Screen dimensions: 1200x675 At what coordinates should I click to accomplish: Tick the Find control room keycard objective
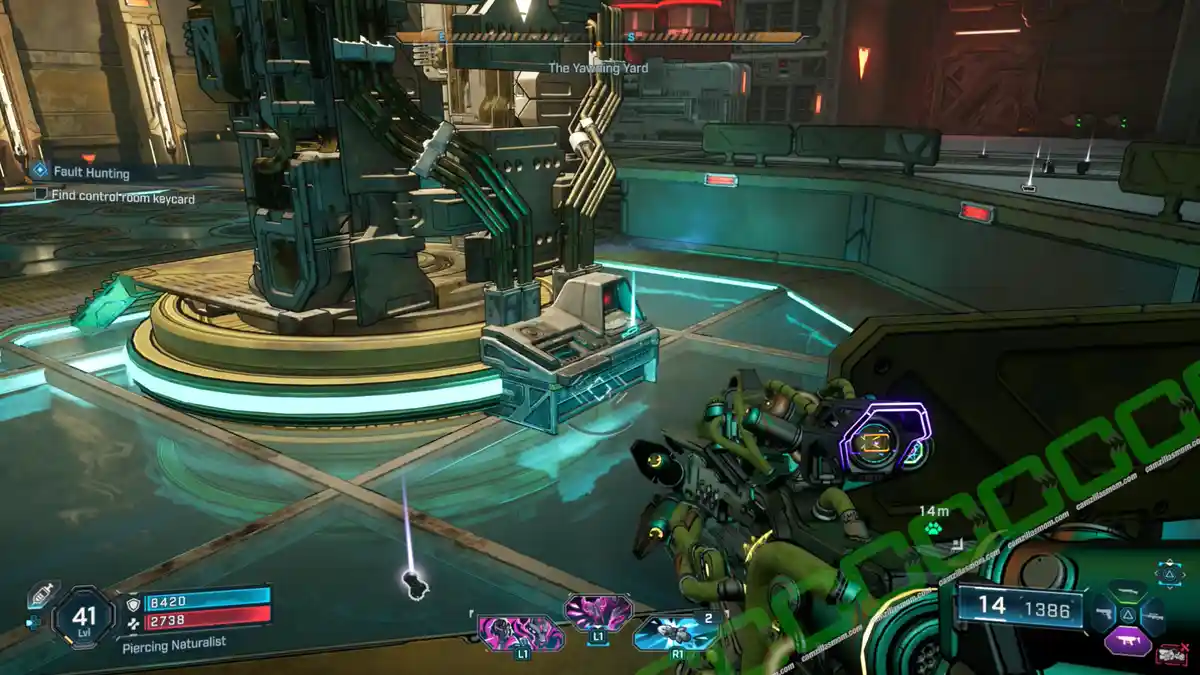coord(41,194)
